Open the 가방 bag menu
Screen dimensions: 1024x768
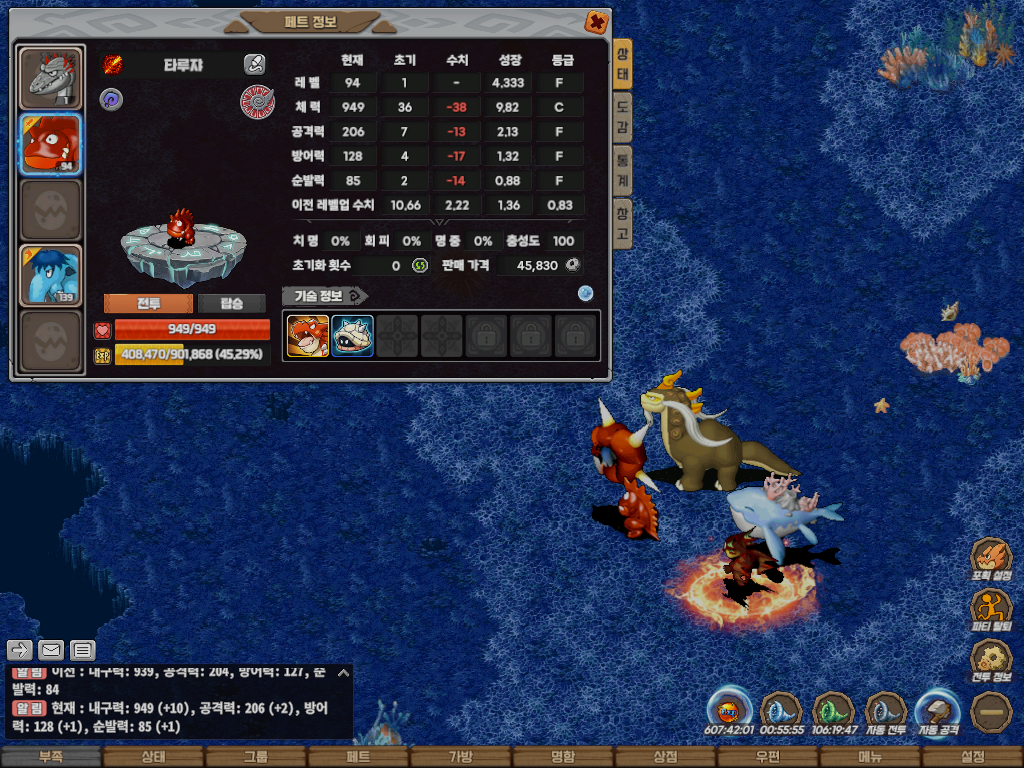click(460, 757)
